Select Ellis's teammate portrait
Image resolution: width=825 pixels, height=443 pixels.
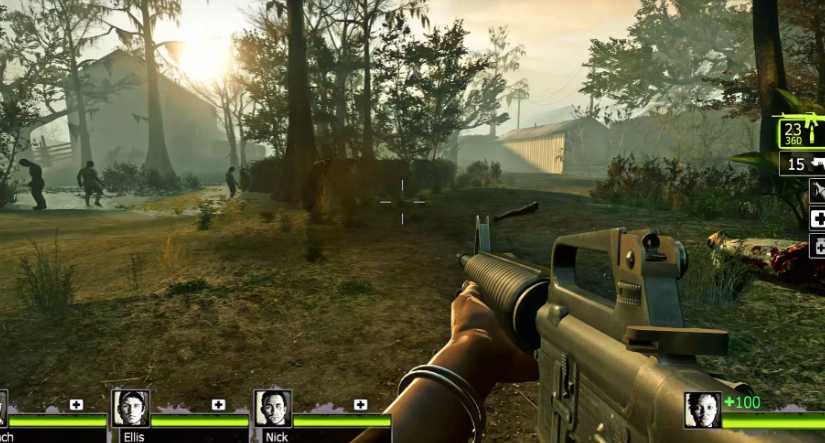(130, 408)
